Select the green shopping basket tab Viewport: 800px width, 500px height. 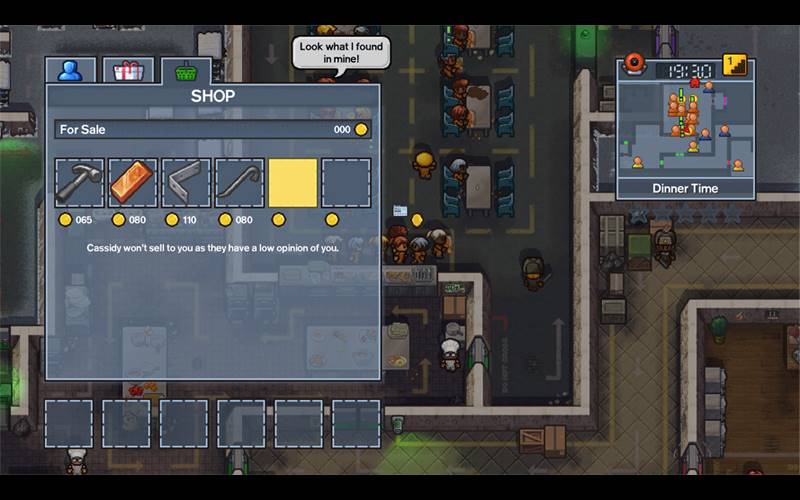coord(185,72)
